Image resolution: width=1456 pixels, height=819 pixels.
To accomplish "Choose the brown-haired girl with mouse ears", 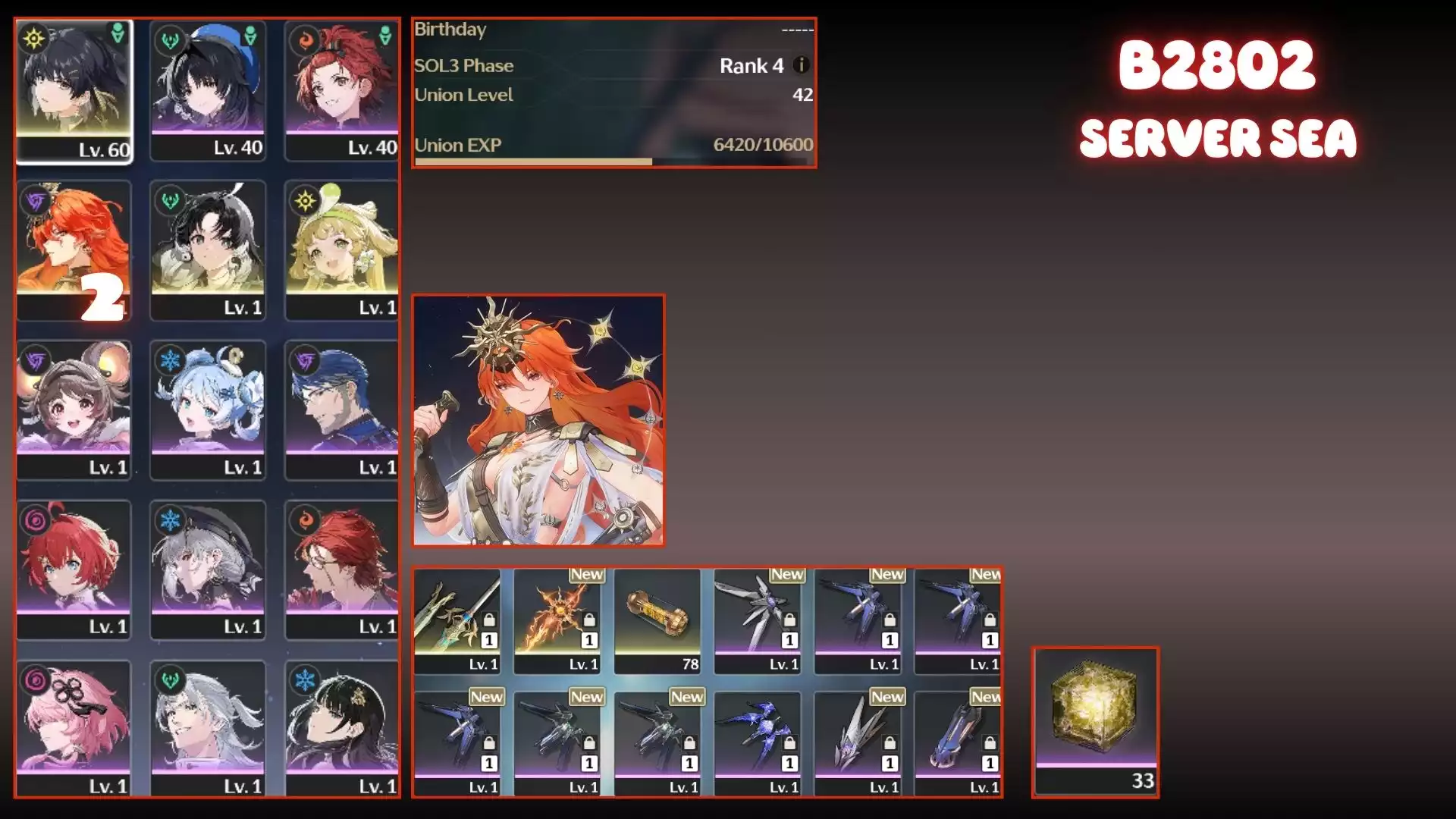I will [74, 409].
